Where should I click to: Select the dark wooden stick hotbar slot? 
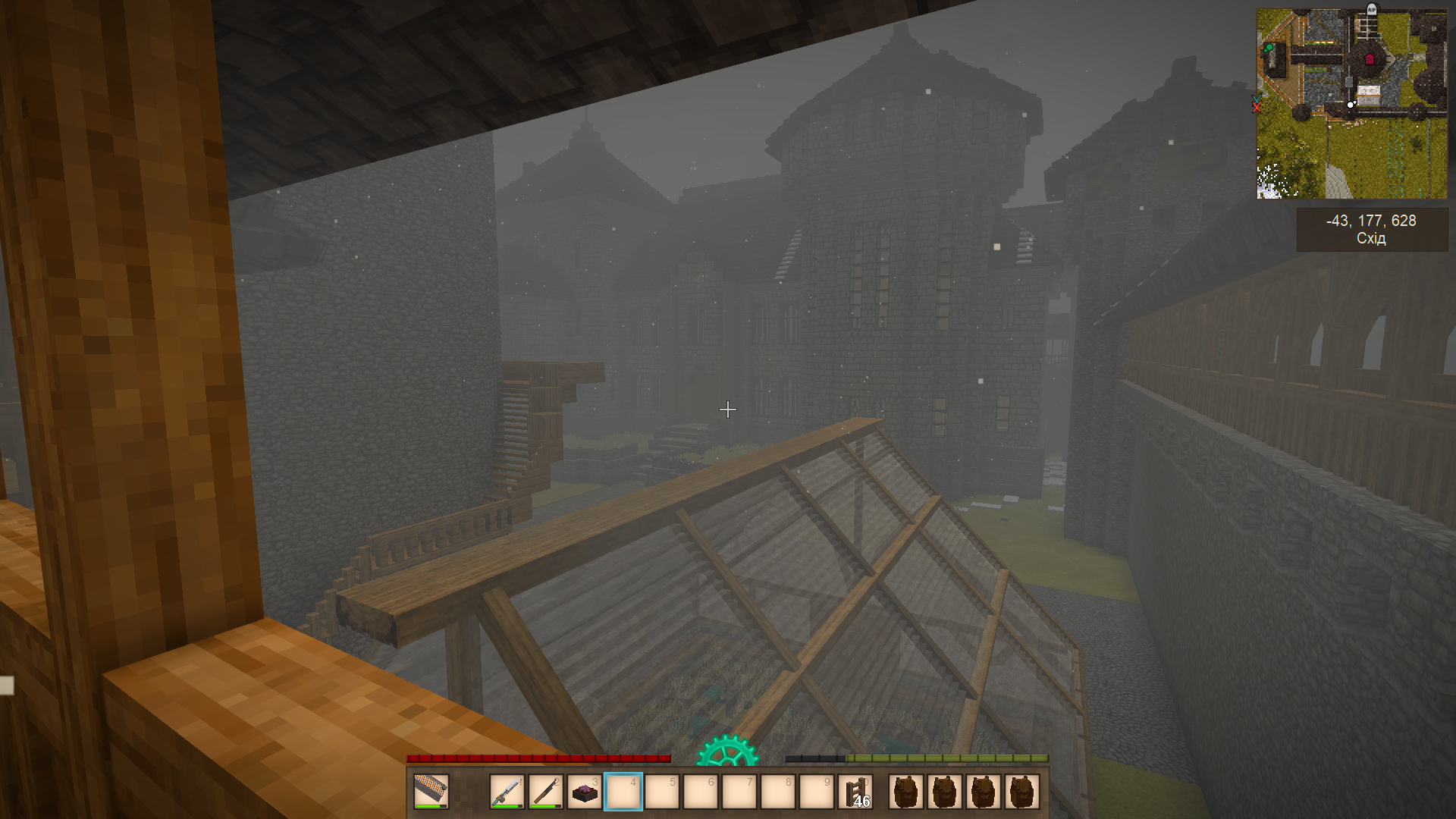tap(546, 792)
